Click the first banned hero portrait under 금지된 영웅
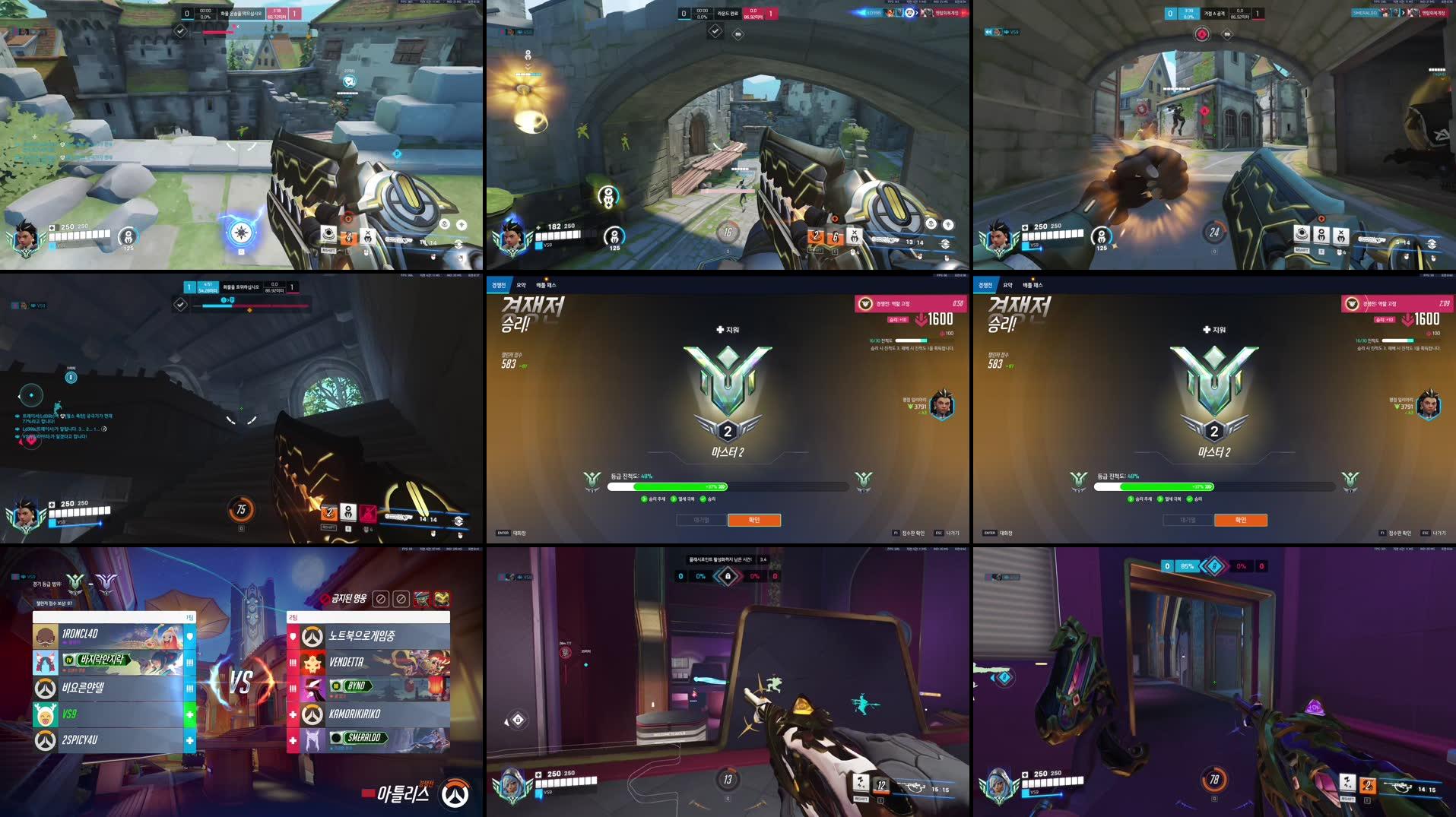The height and width of the screenshot is (817, 1456). pyautogui.click(x=422, y=600)
